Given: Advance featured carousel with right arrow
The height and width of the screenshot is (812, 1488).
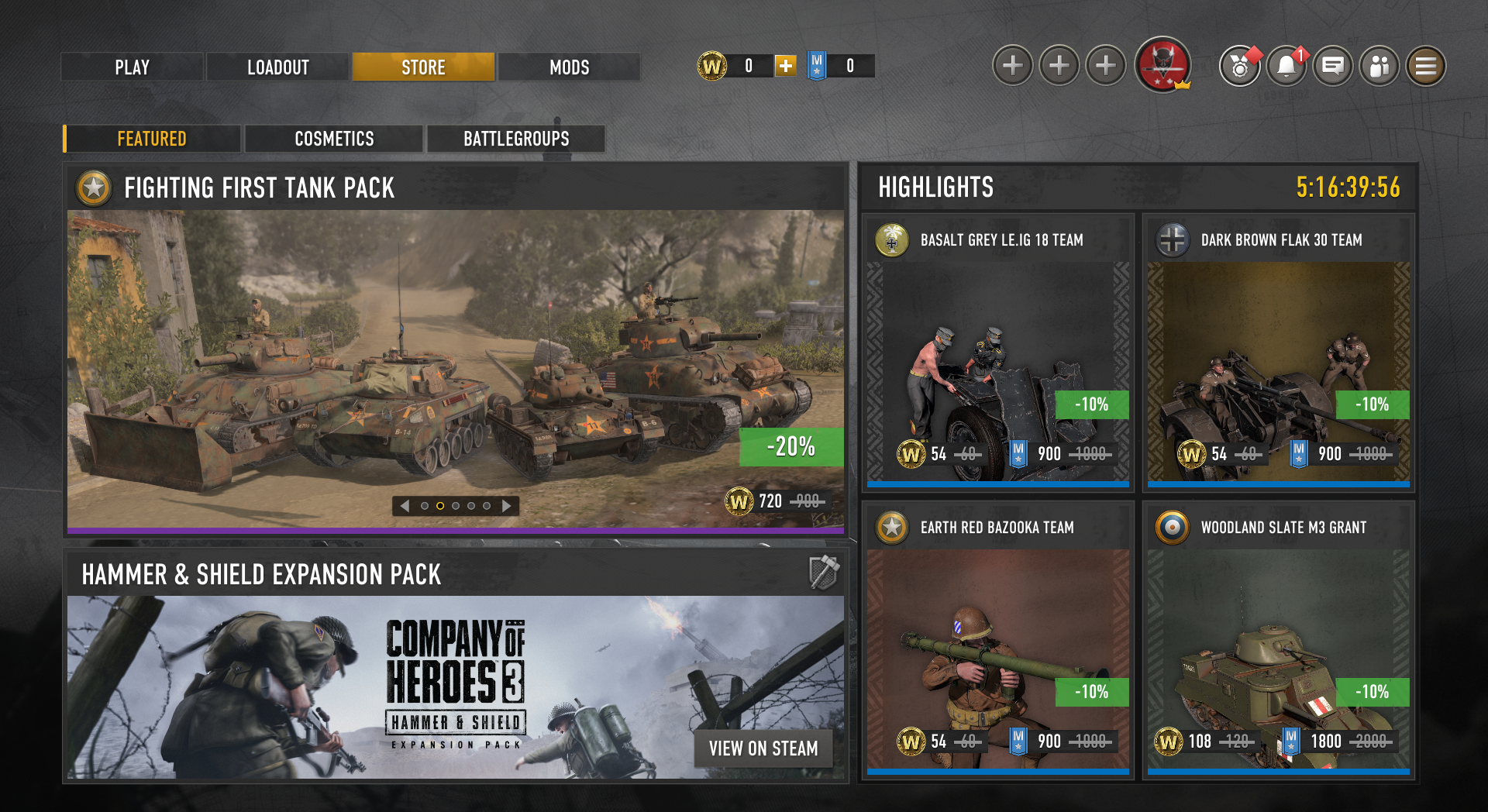Looking at the screenshot, I should [507, 506].
